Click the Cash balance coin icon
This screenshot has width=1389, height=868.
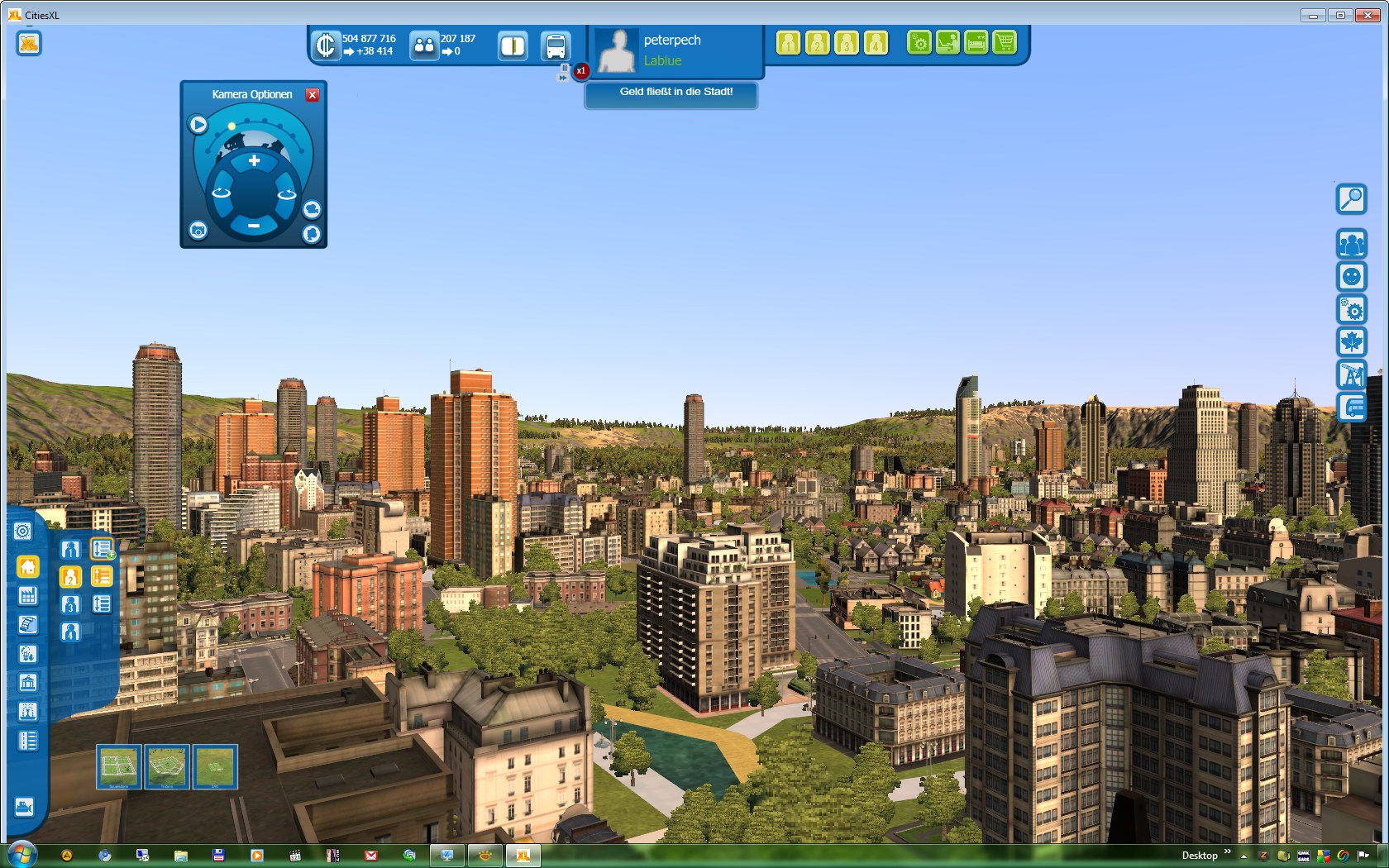pyautogui.click(x=326, y=45)
